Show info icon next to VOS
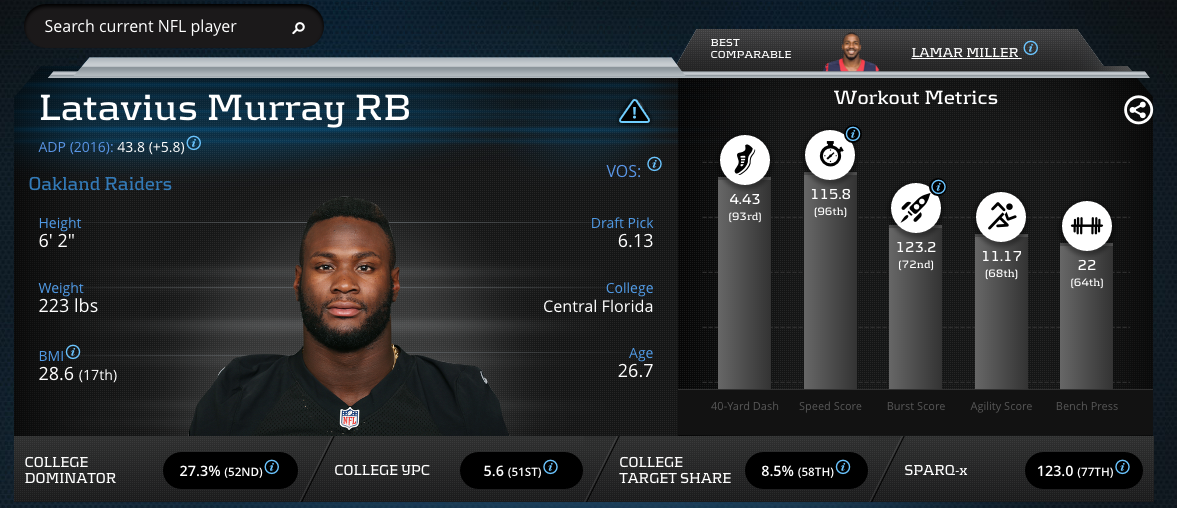Screen dimensions: 1177x508 click(654, 164)
